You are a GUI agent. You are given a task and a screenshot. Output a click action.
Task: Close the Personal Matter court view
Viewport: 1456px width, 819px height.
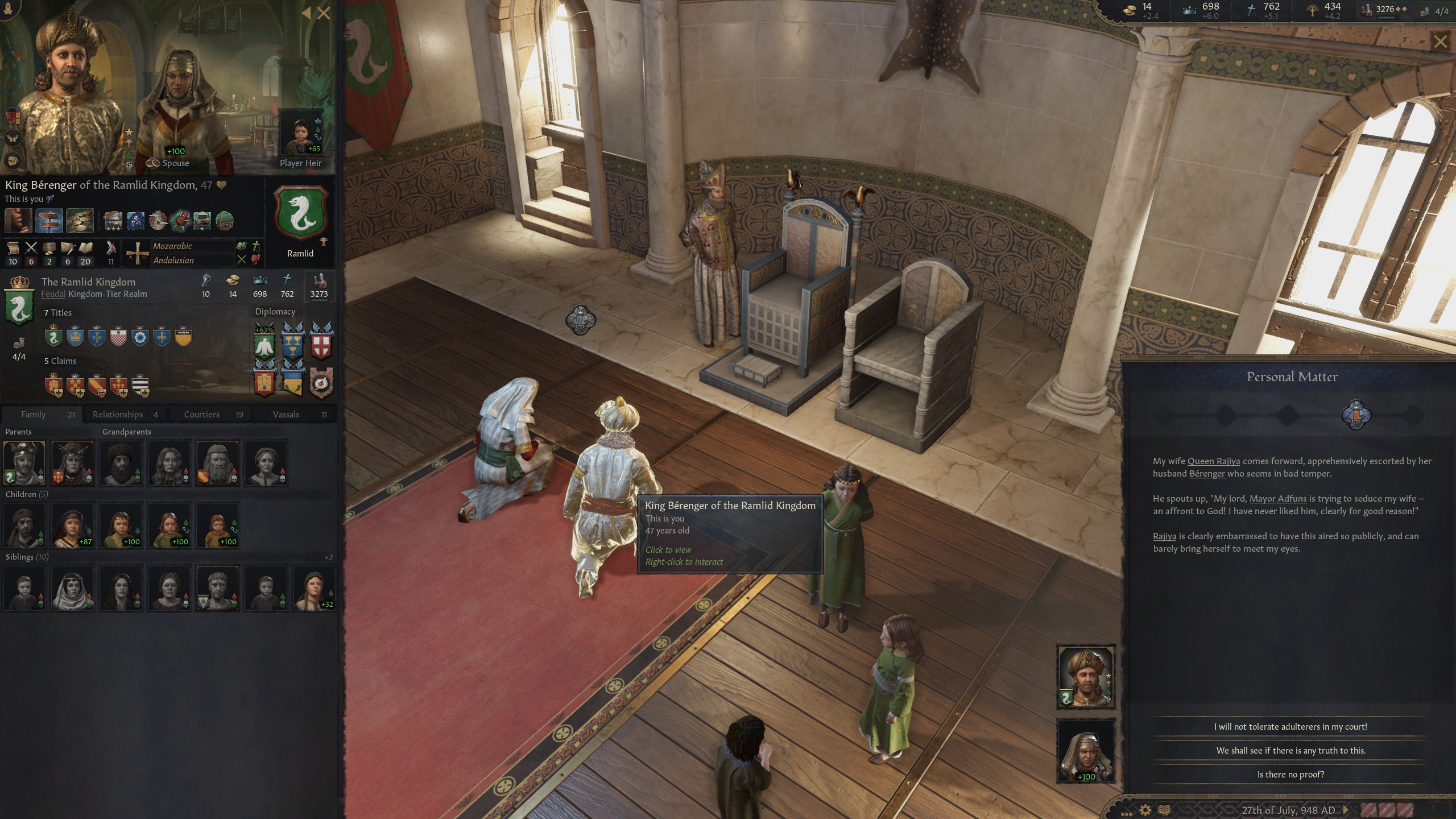pyautogui.click(x=1440, y=42)
